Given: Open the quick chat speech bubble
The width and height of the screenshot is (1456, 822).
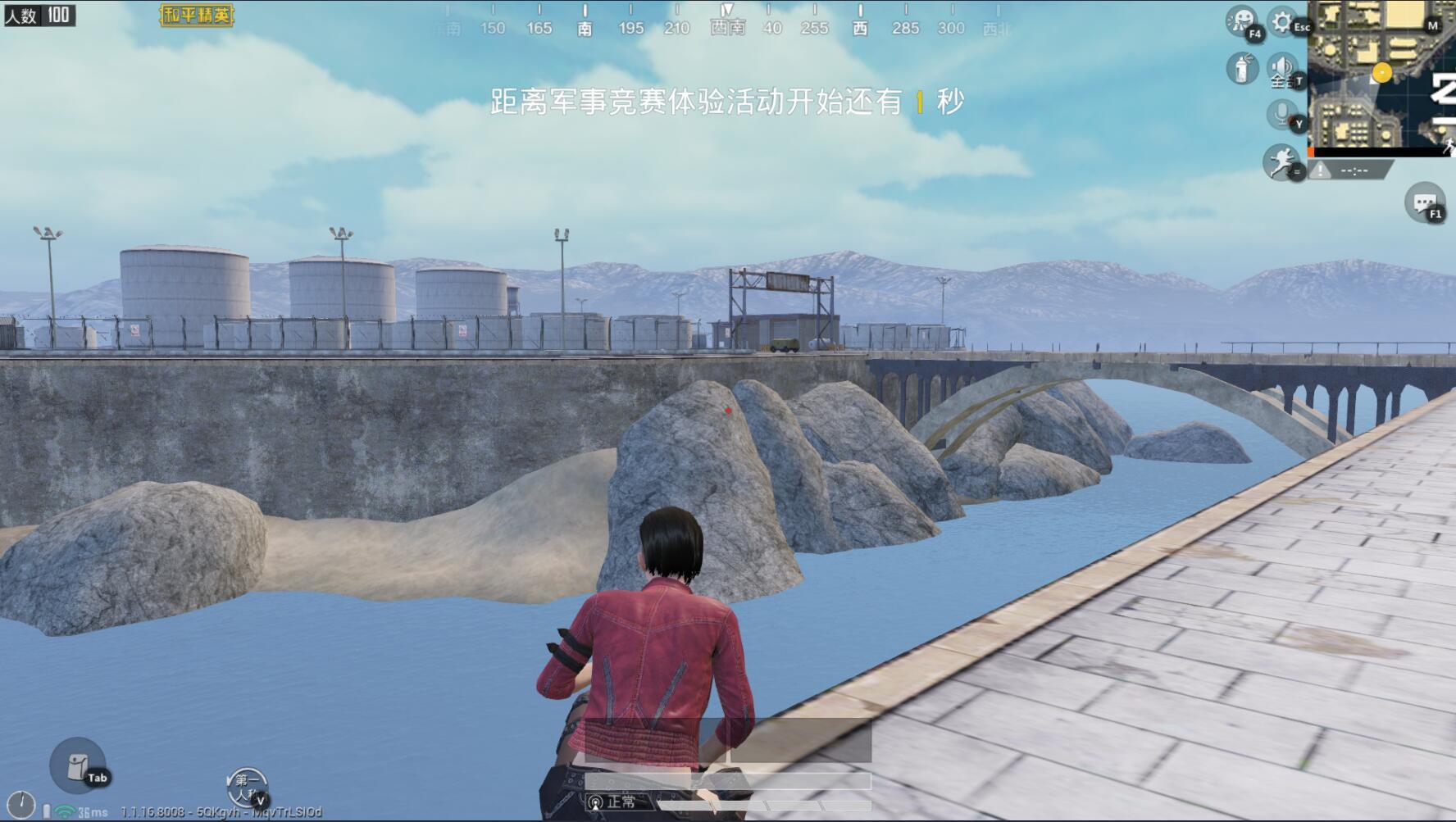Looking at the screenshot, I should click(1424, 202).
